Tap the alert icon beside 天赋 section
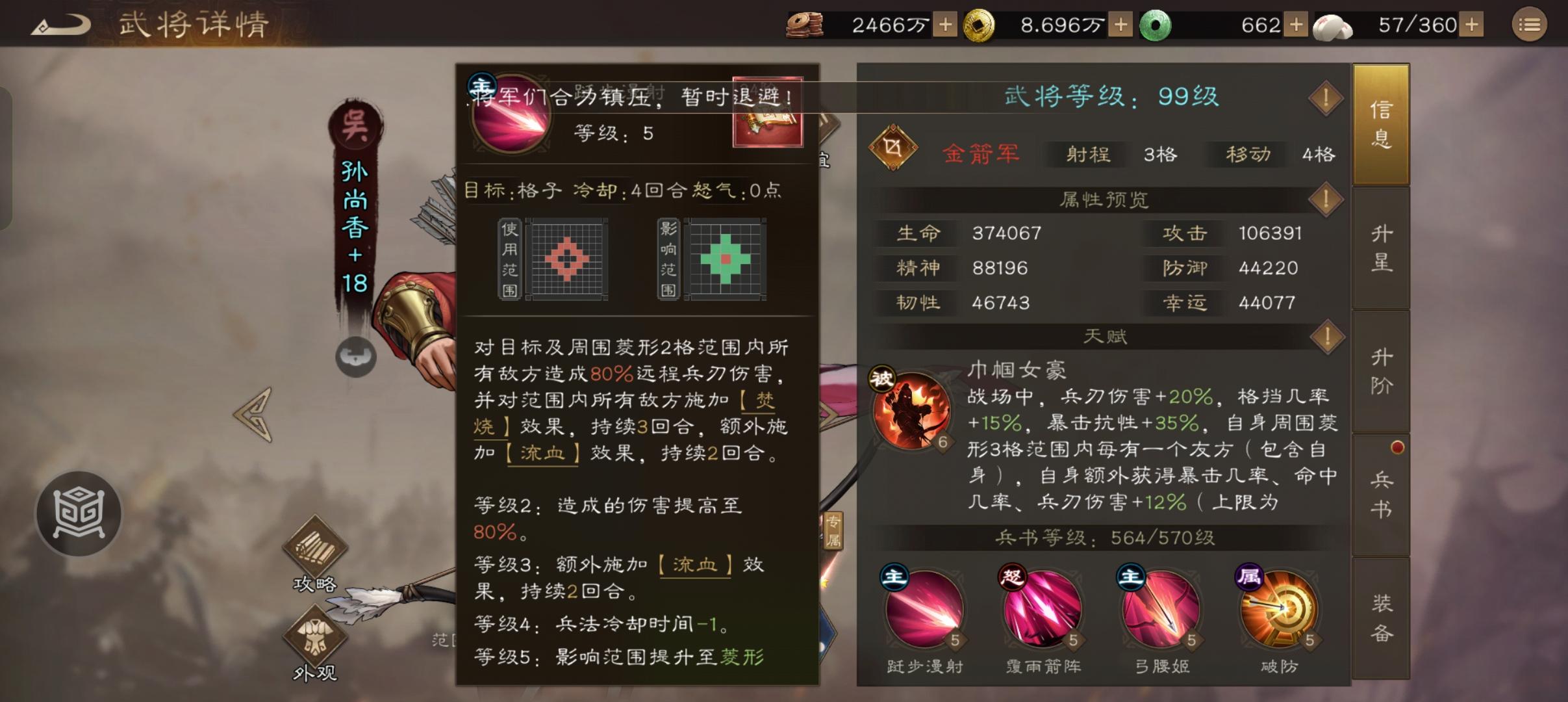1568x702 pixels. click(x=1327, y=336)
